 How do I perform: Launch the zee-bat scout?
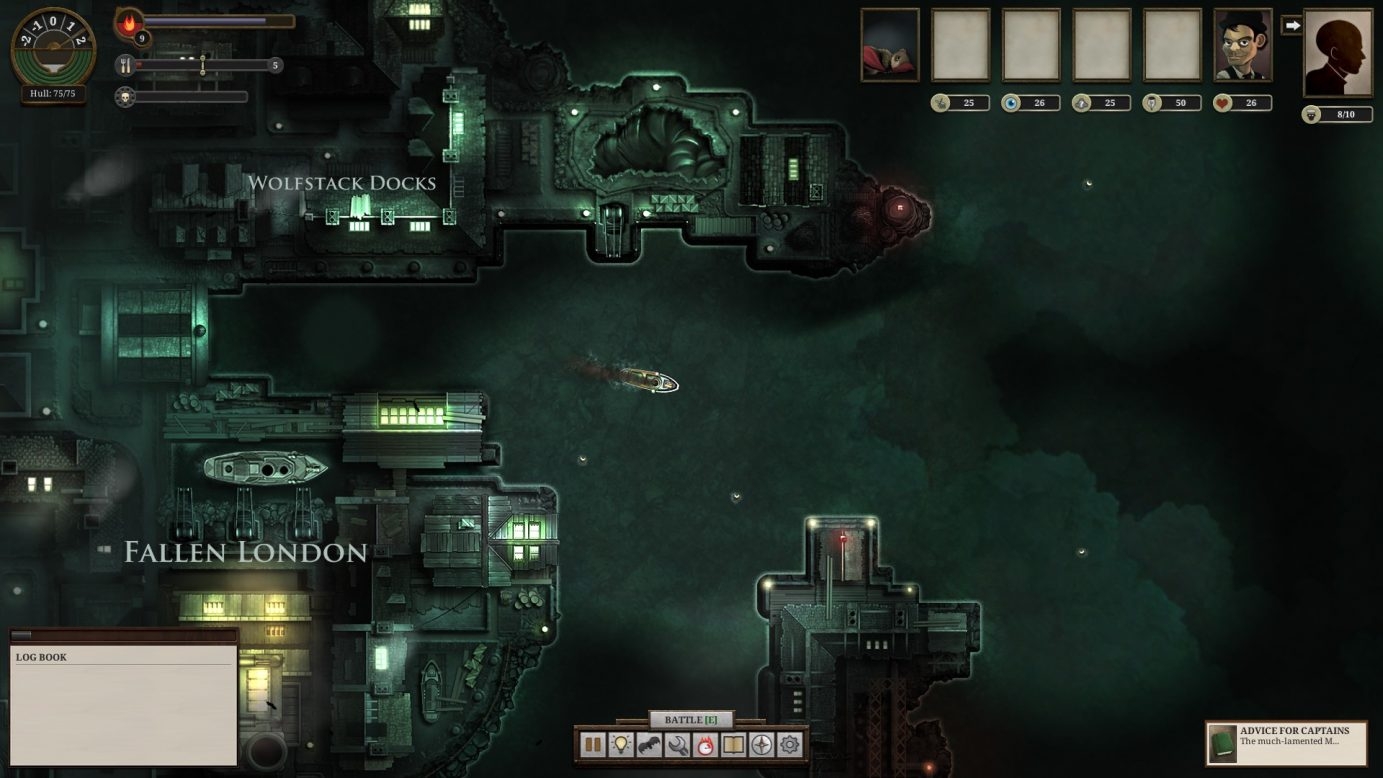click(649, 745)
